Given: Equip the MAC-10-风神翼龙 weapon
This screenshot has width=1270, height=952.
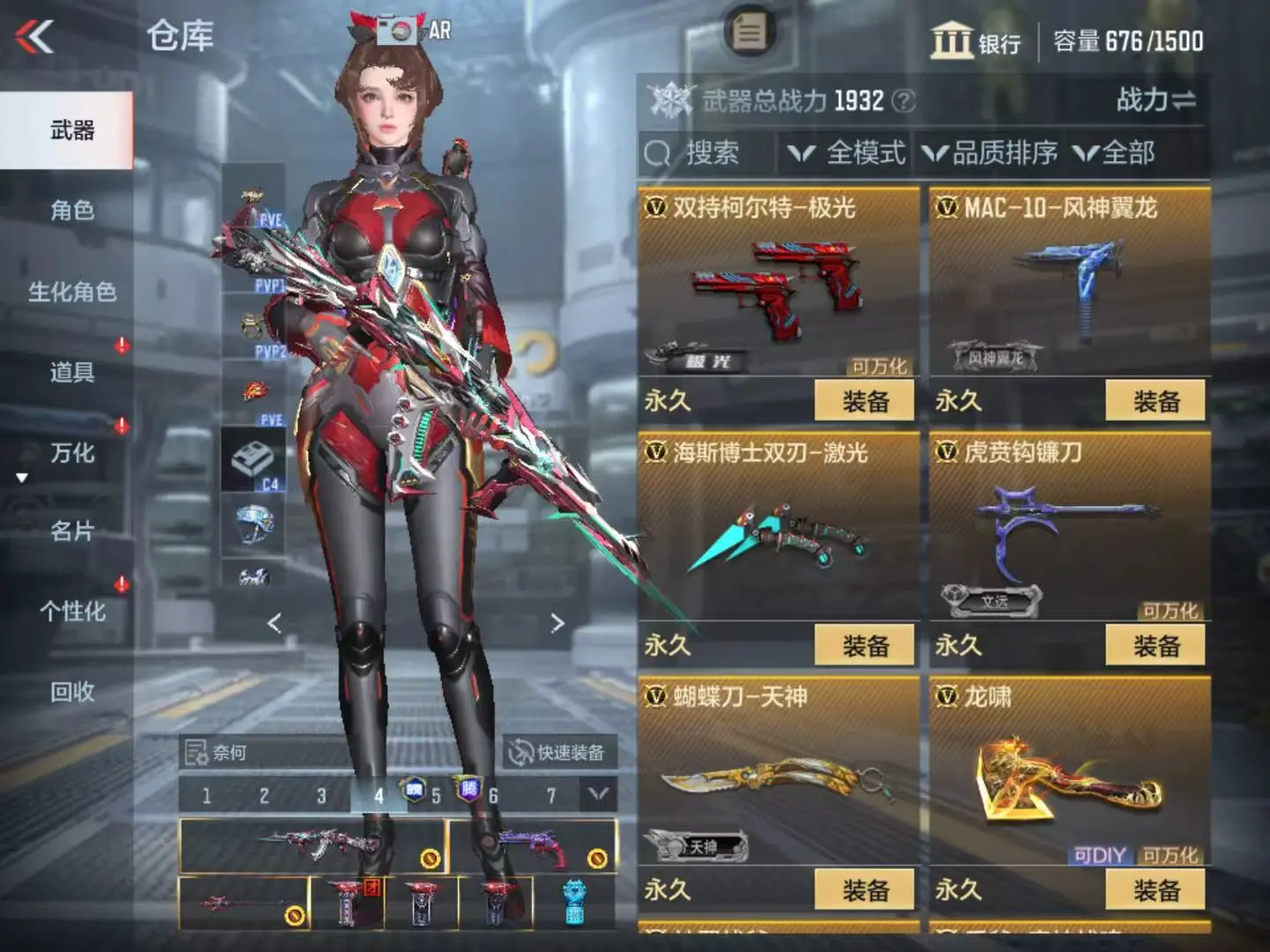Looking at the screenshot, I should pyautogui.click(x=1155, y=402).
